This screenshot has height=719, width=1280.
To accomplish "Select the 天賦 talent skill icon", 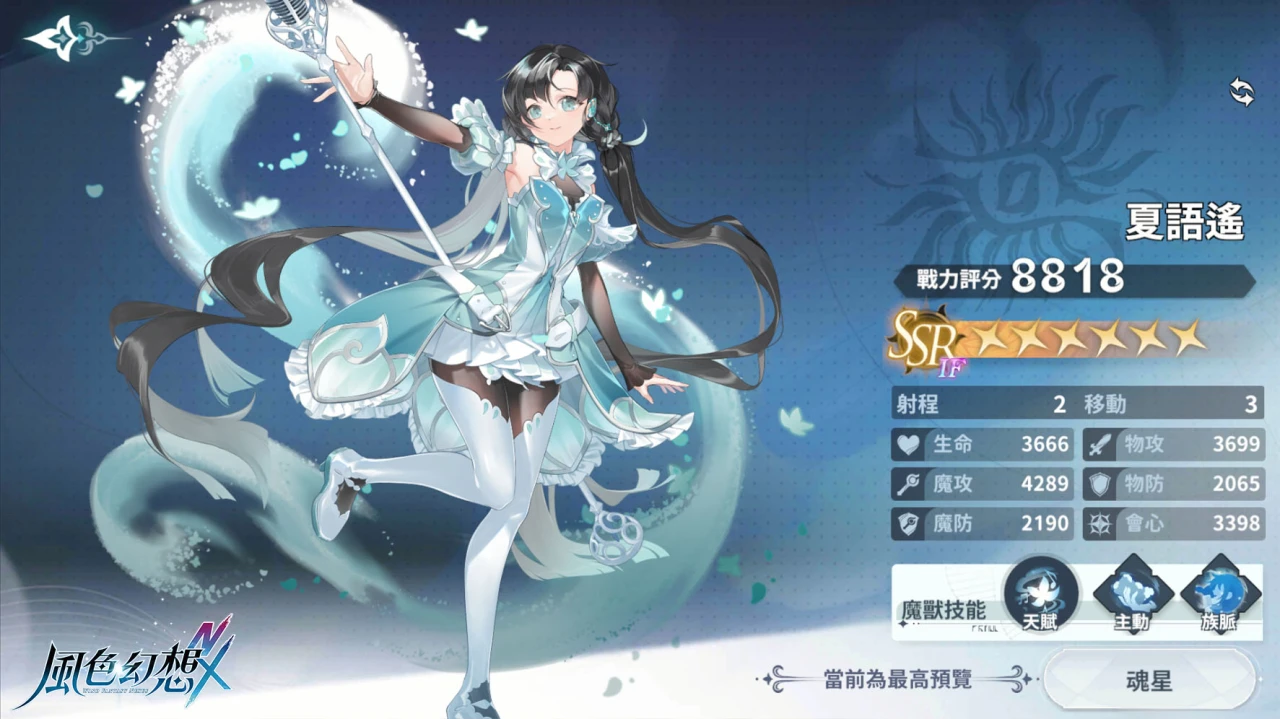I will tap(1040, 595).
